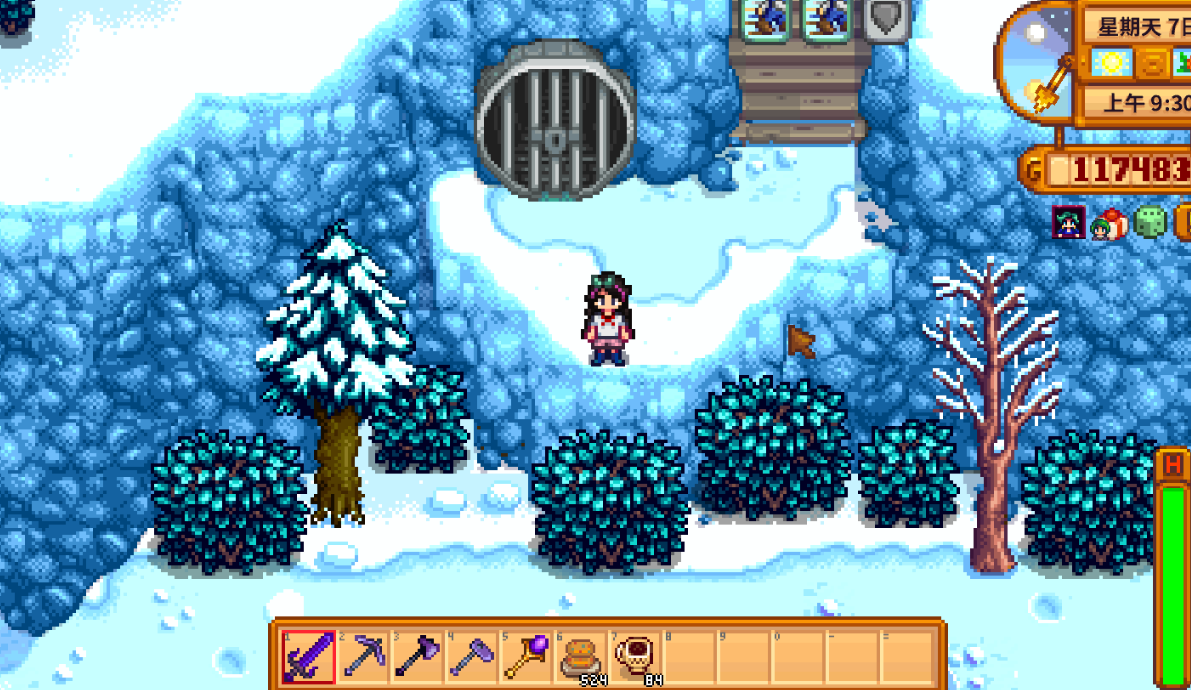The image size is (1191, 690).
Task: Select the pancakes stack of 524
Action: click(578, 656)
